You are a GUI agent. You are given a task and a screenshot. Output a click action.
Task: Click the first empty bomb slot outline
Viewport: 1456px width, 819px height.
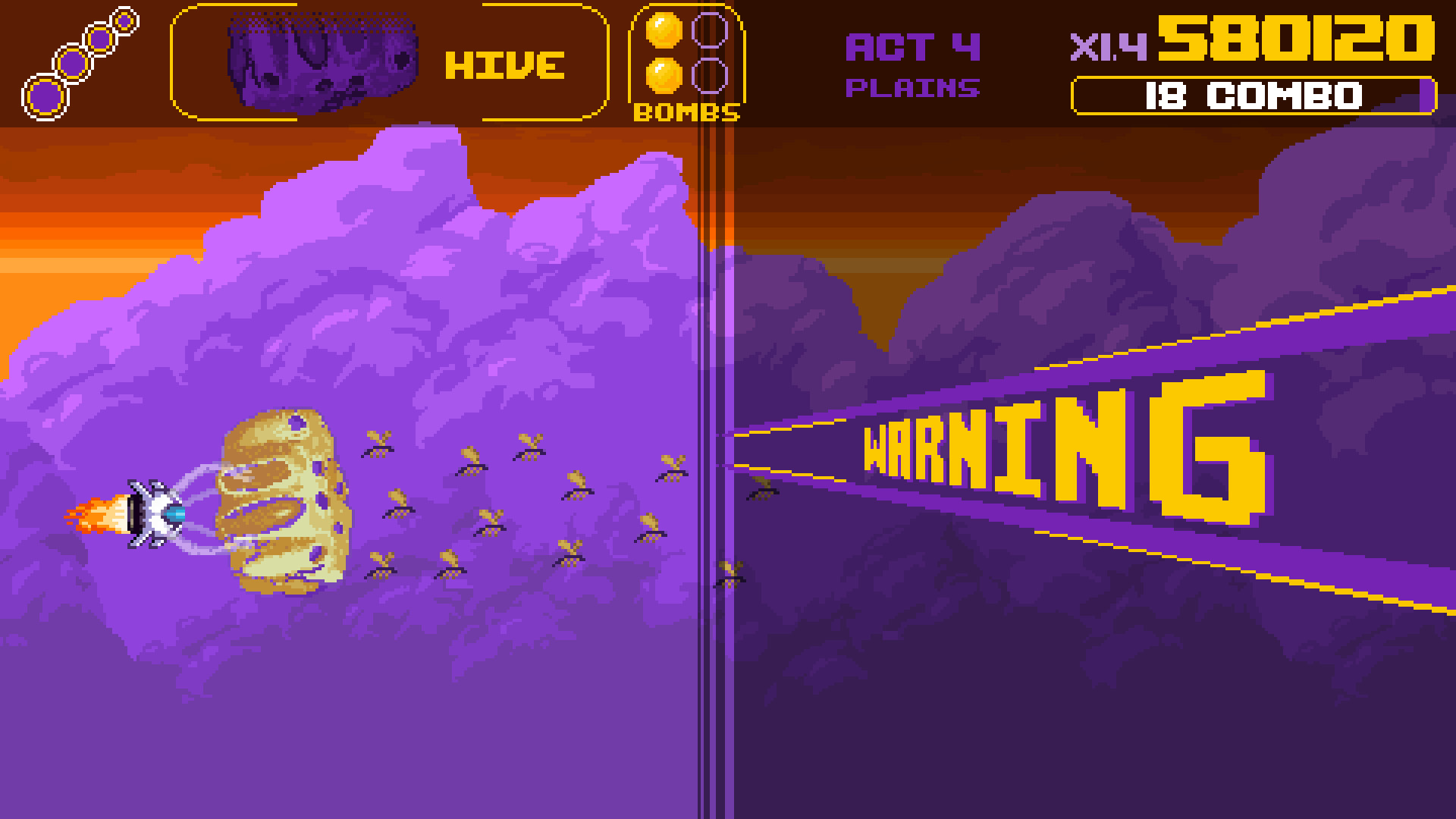(x=711, y=29)
